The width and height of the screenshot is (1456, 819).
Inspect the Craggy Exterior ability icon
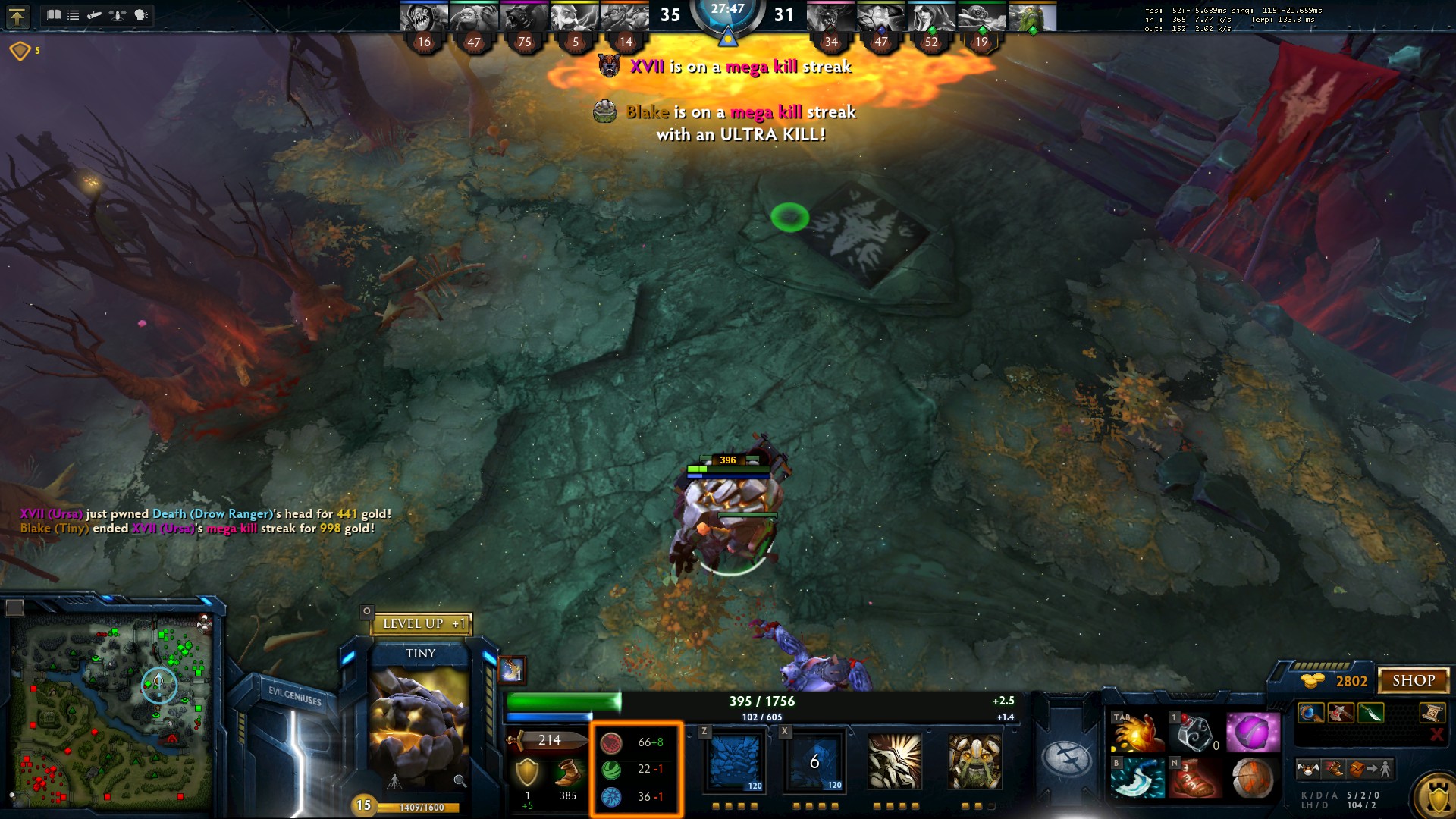pyautogui.click(x=895, y=762)
